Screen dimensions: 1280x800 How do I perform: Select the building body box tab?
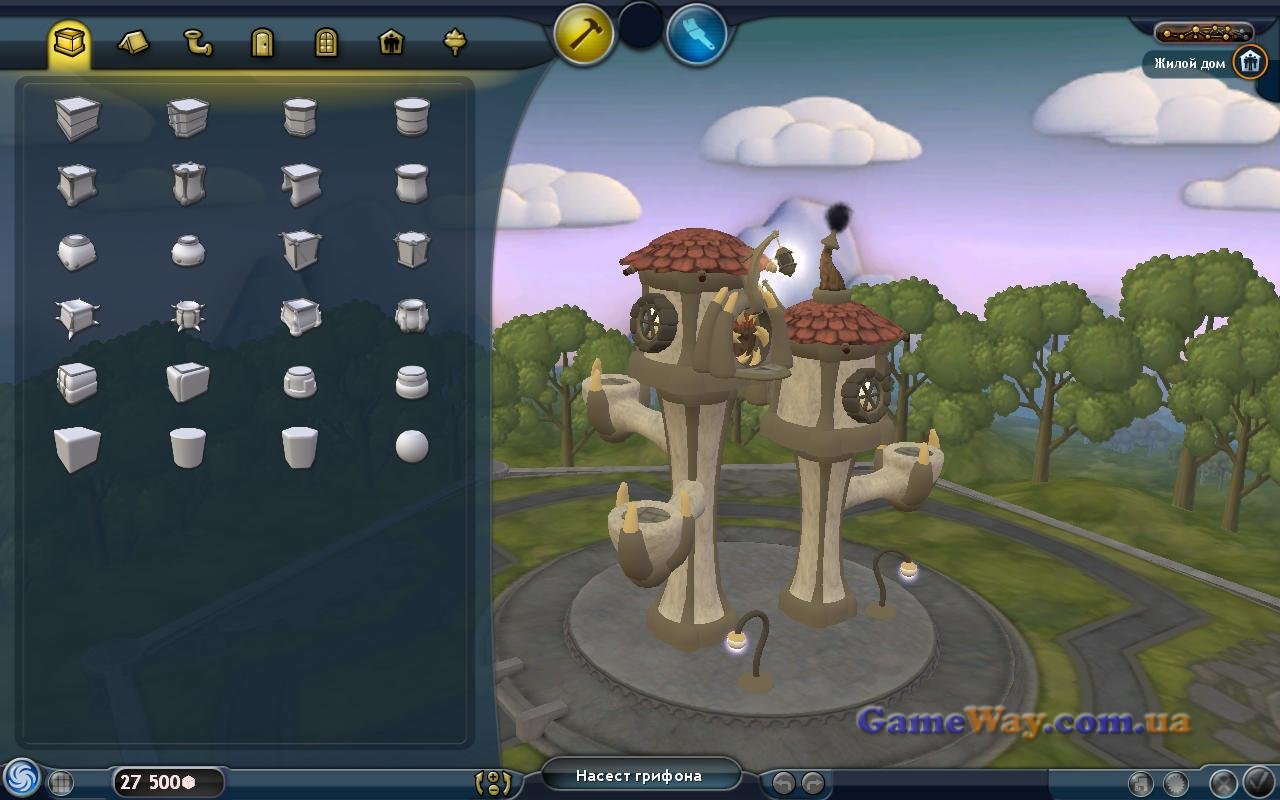click(x=71, y=42)
